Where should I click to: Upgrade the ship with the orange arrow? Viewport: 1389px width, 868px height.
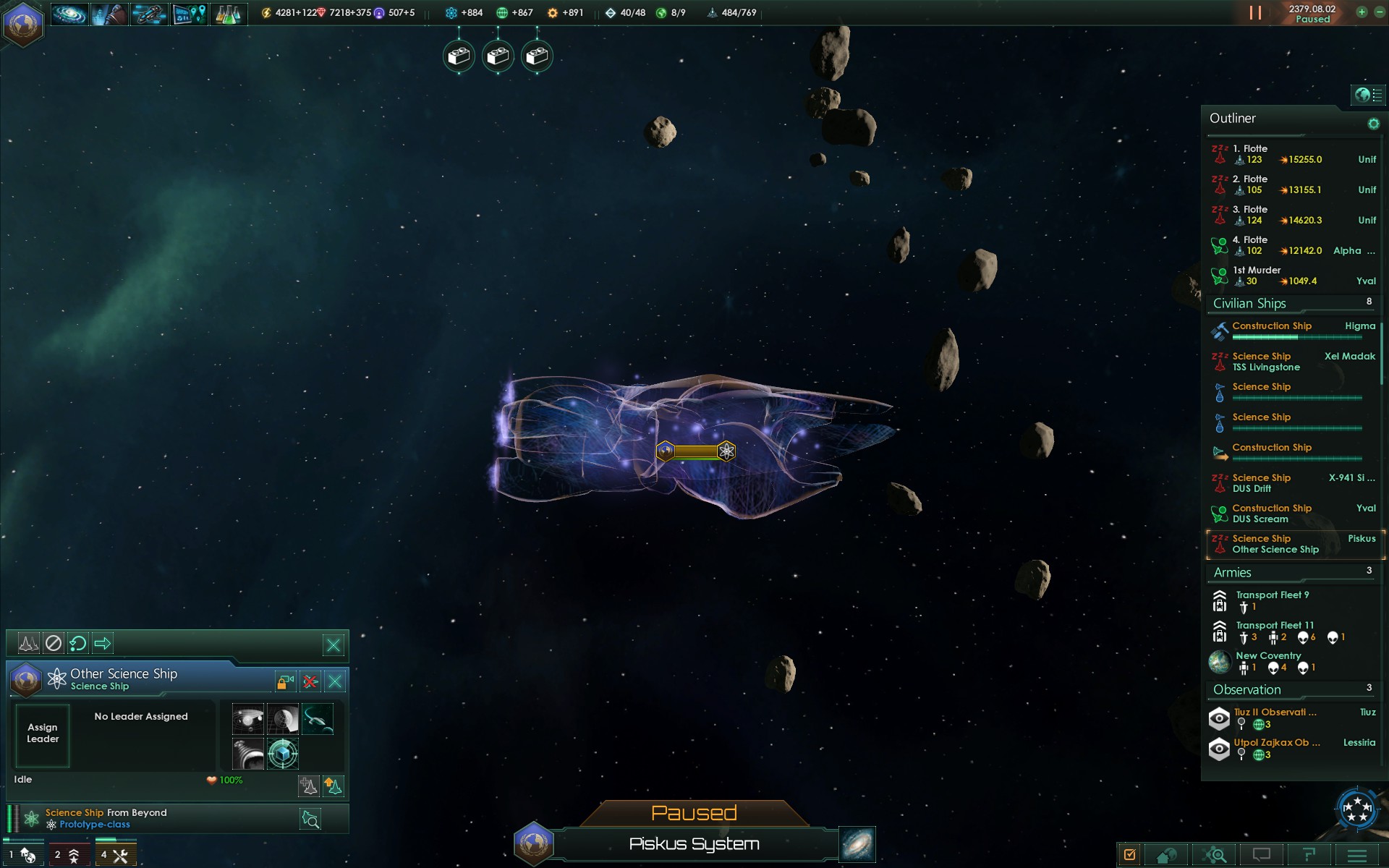333,786
